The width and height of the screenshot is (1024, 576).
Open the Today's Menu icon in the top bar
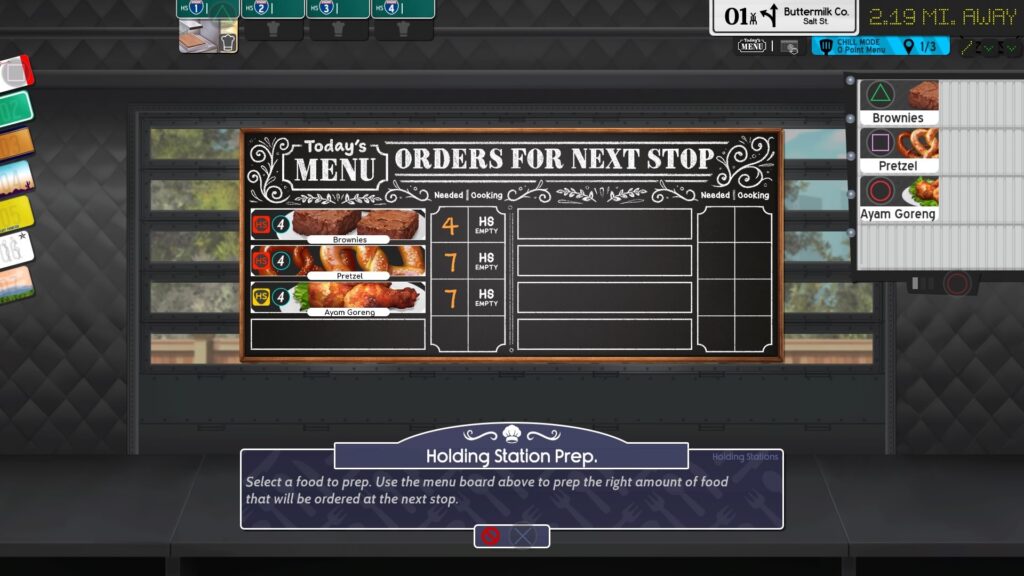pos(752,46)
